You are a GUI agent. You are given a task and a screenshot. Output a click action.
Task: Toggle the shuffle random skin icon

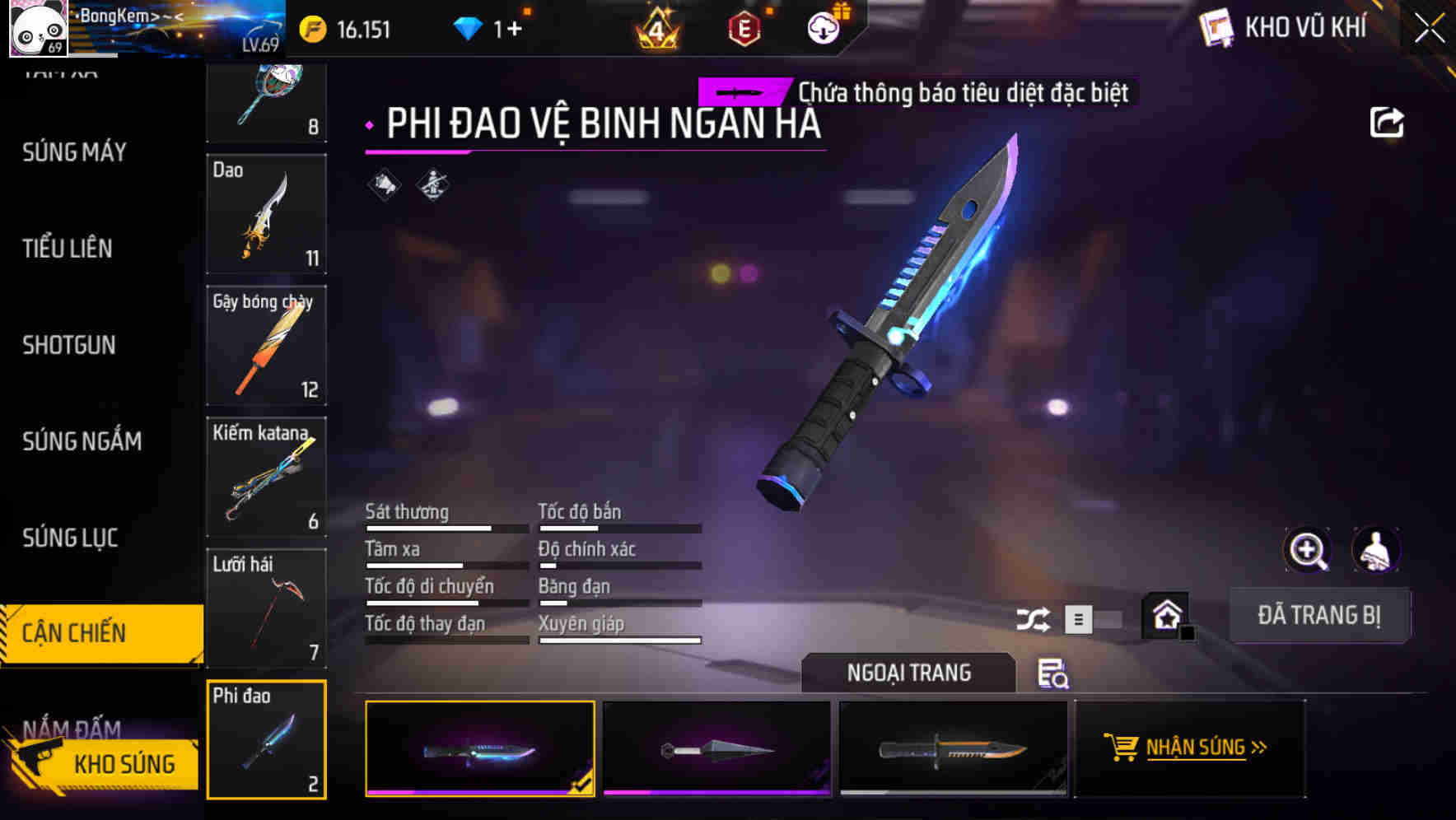(1033, 617)
